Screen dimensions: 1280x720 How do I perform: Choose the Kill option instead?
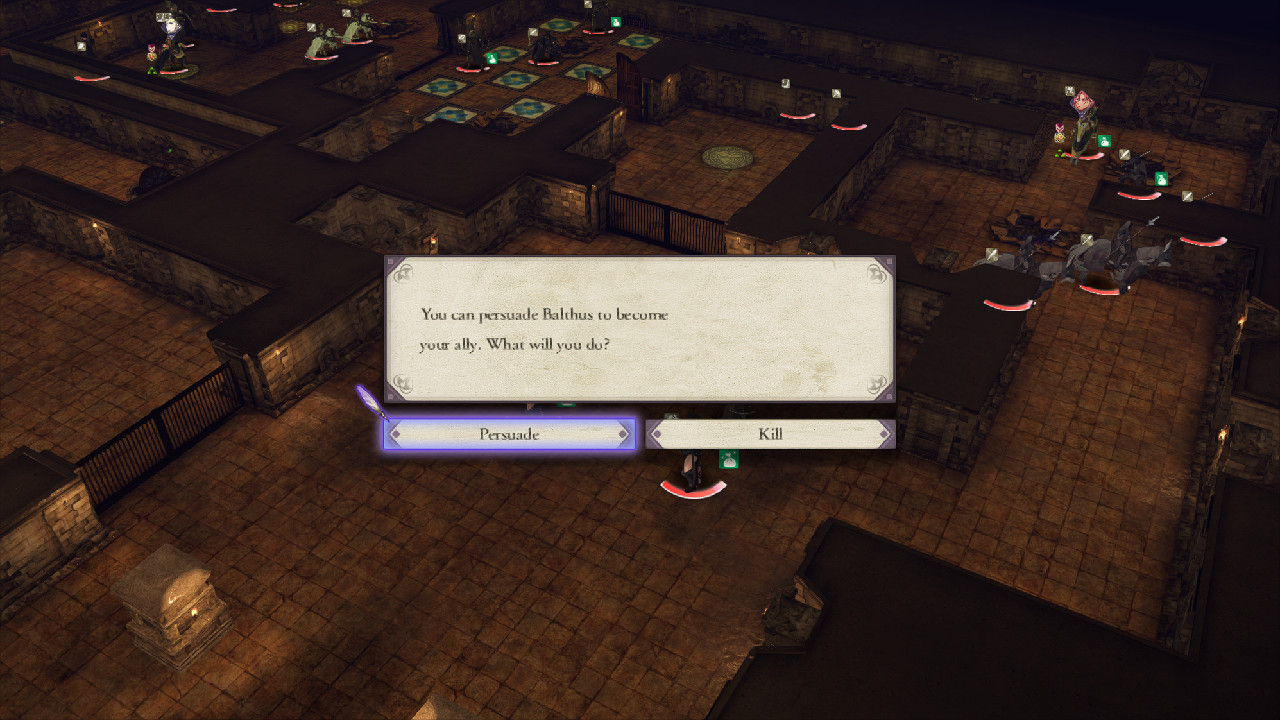770,433
